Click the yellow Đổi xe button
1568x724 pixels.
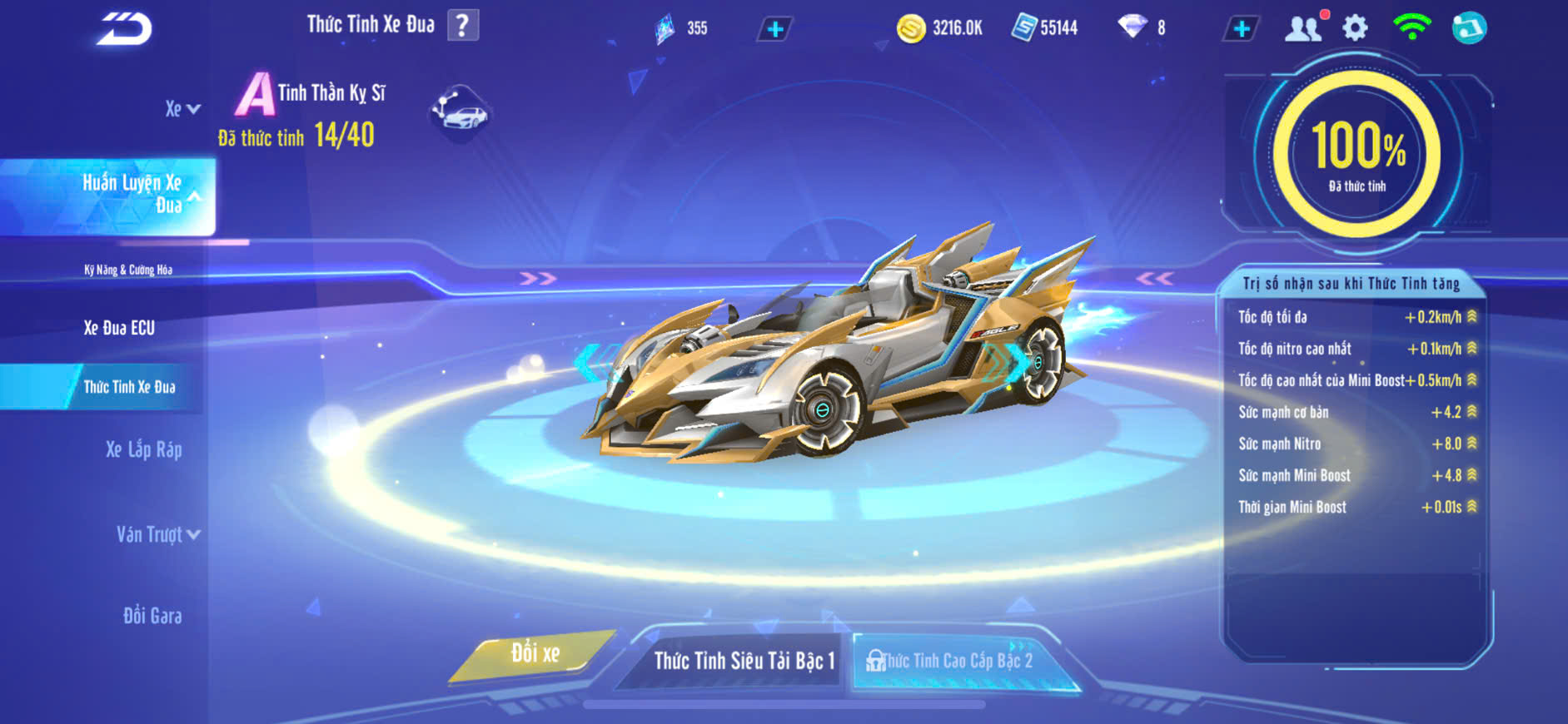click(x=535, y=654)
